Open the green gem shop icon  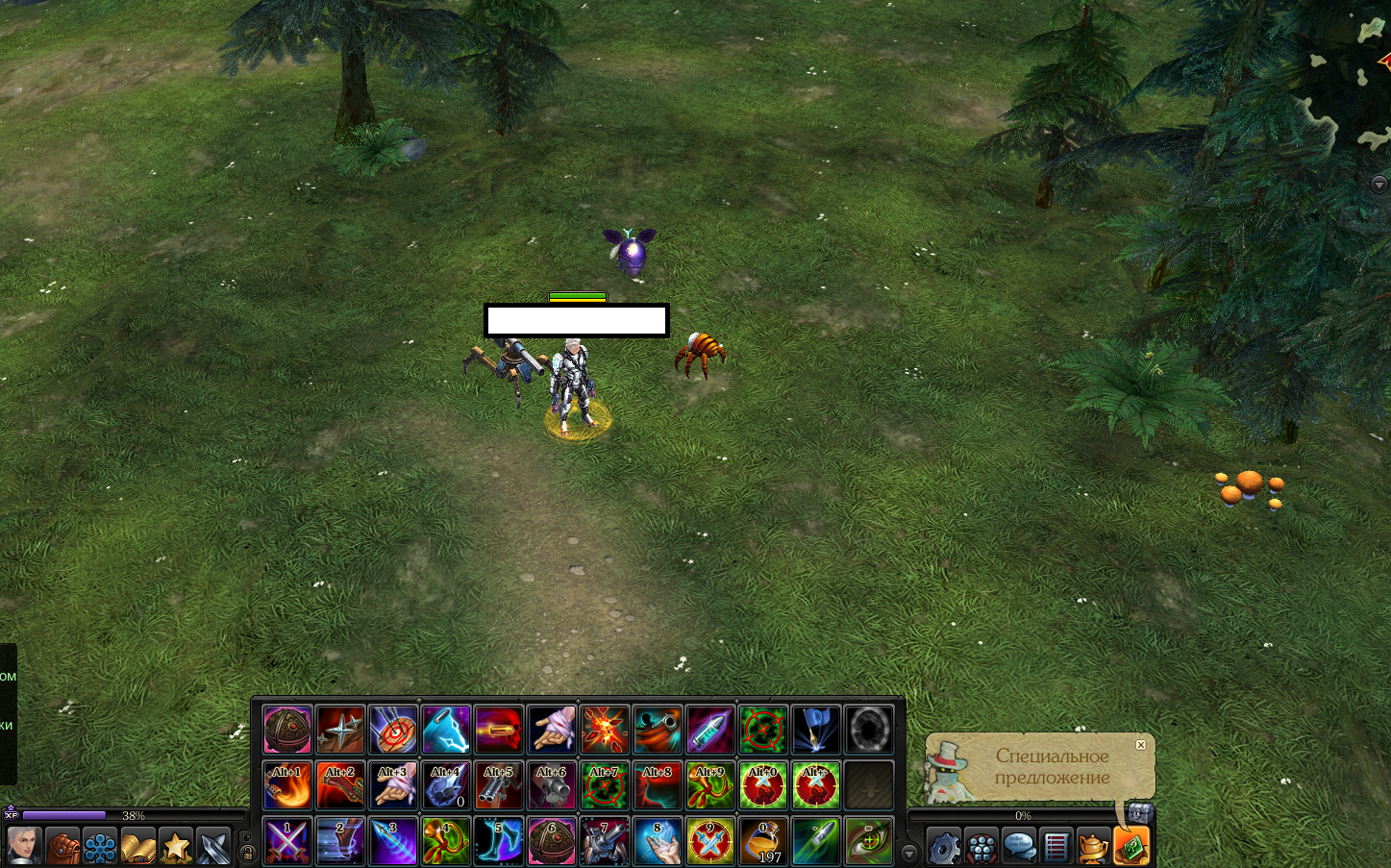pos(1131,847)
